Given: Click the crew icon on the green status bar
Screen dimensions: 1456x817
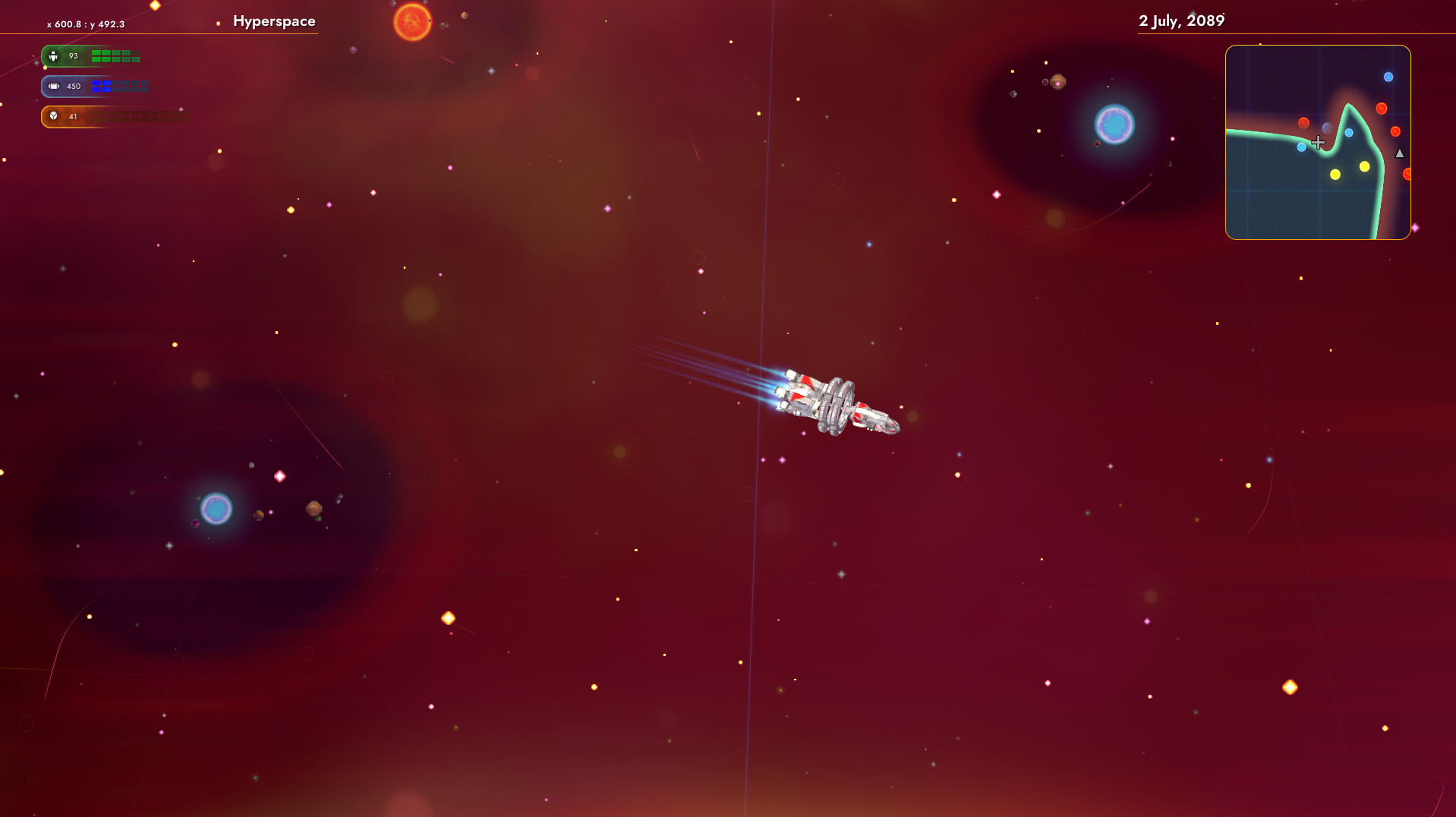Looking at the screenshot, I should coord(52,56).
